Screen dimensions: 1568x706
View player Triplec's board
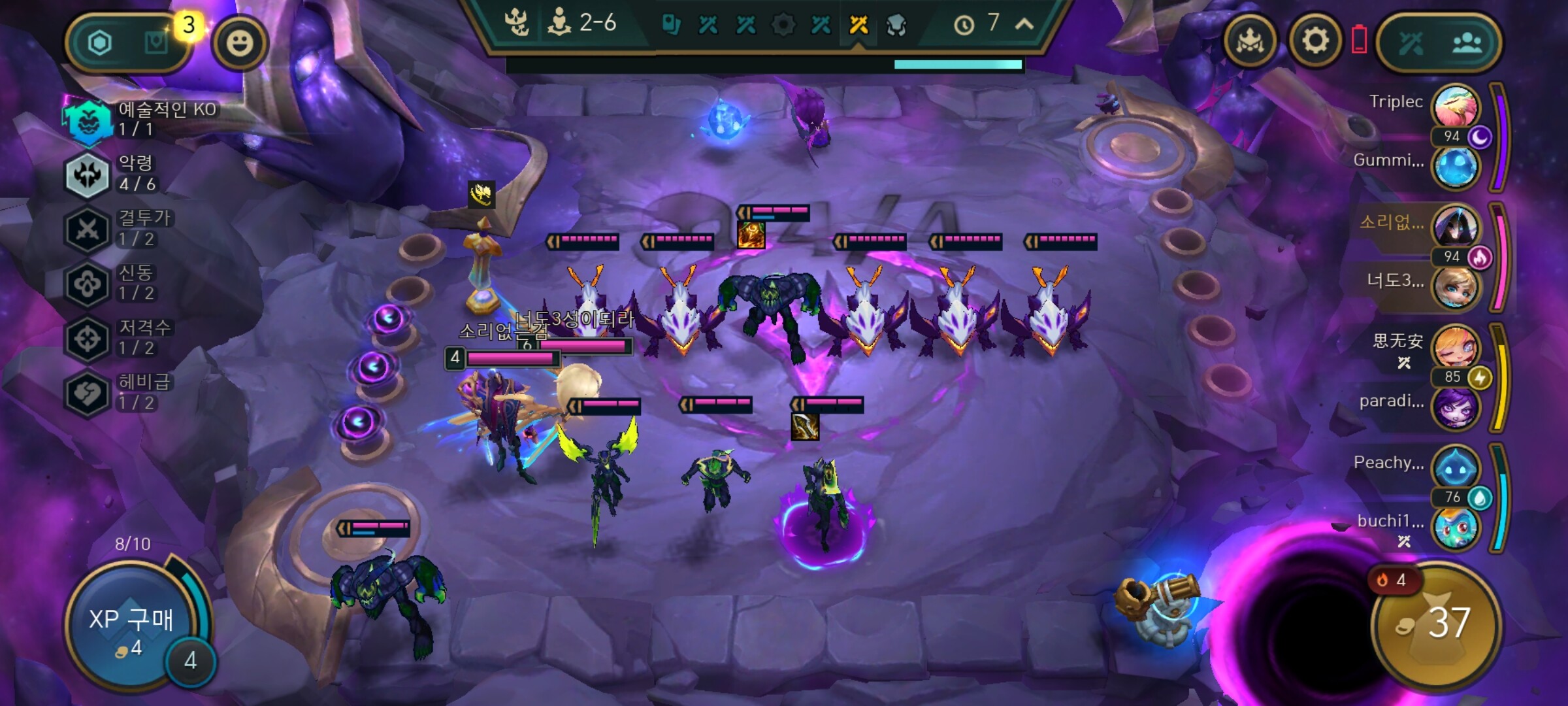[1455, 107]
